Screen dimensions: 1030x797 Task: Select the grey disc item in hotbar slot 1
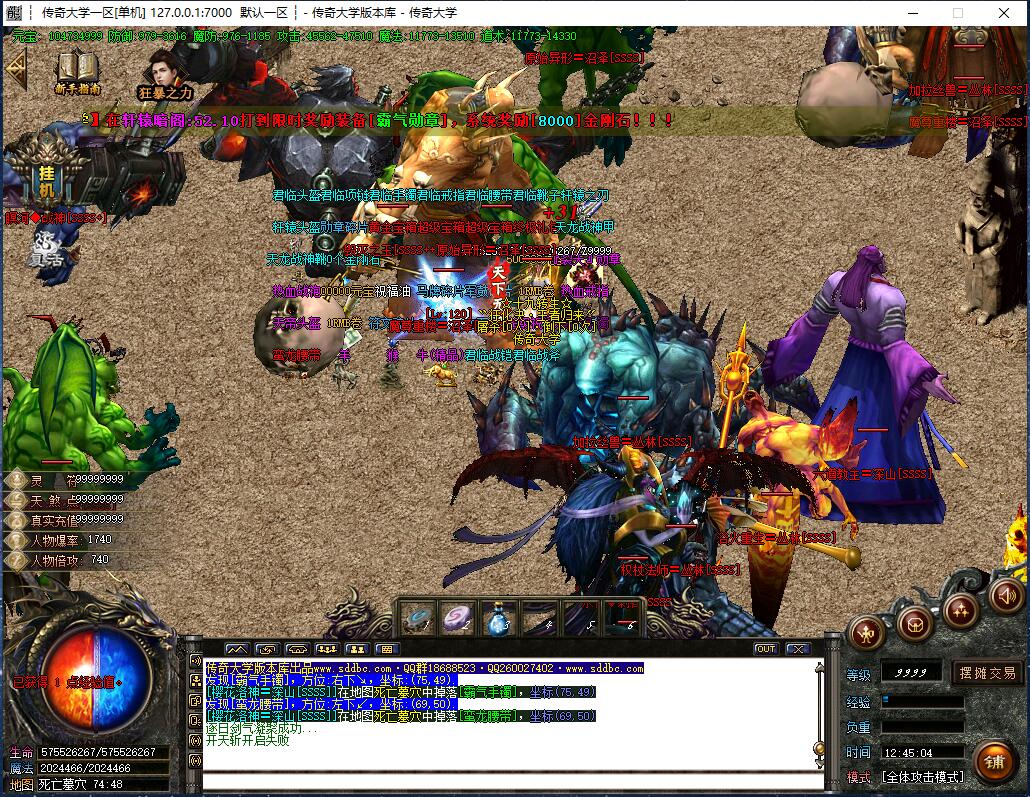[419, 620]
